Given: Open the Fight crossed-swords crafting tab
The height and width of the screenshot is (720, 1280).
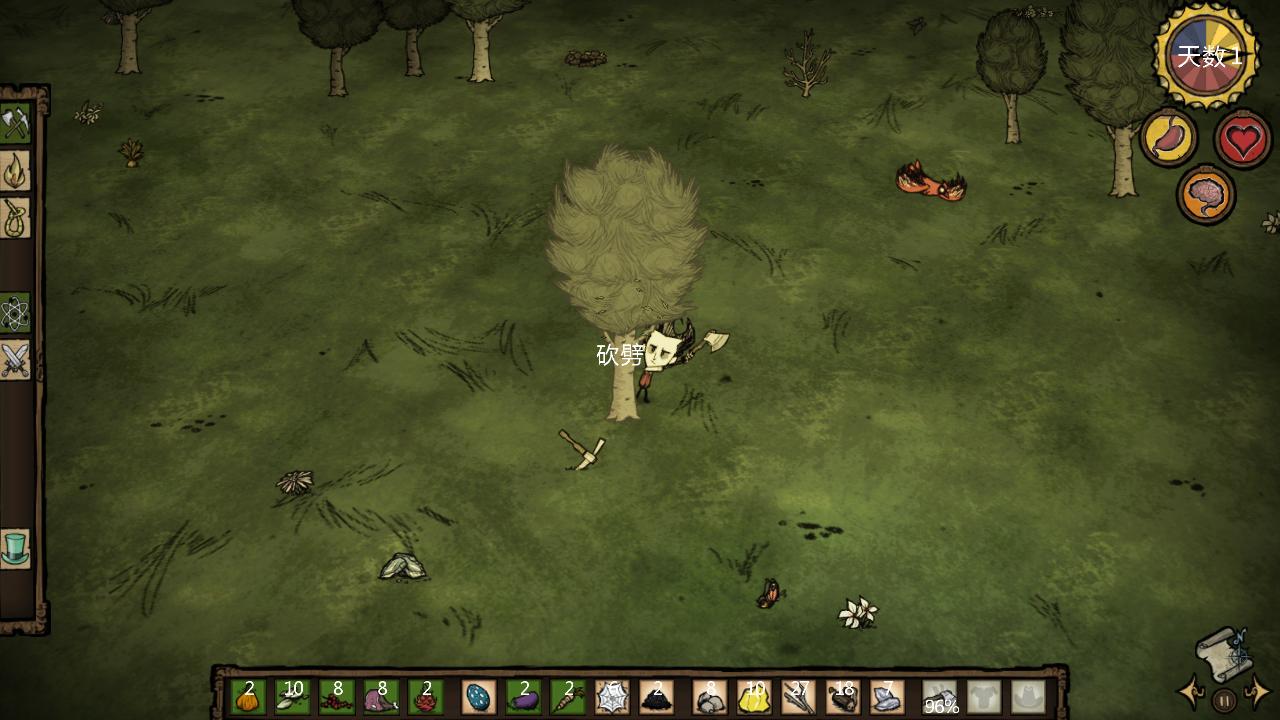Looking at the screenshot, I should (x=15, y=360).
